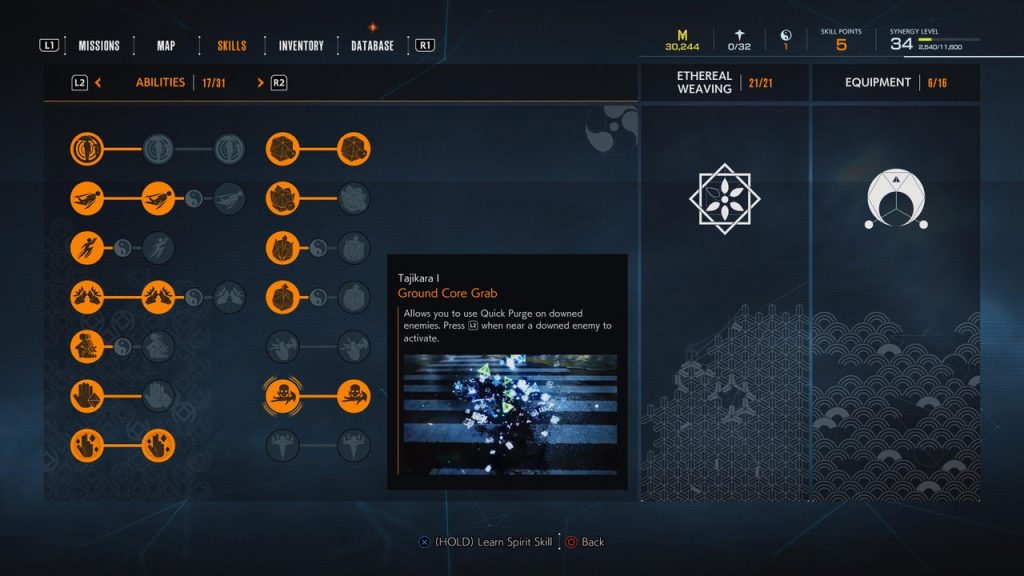
Task: Switch to Ethereal Weaving skill category
Action: 724,83
